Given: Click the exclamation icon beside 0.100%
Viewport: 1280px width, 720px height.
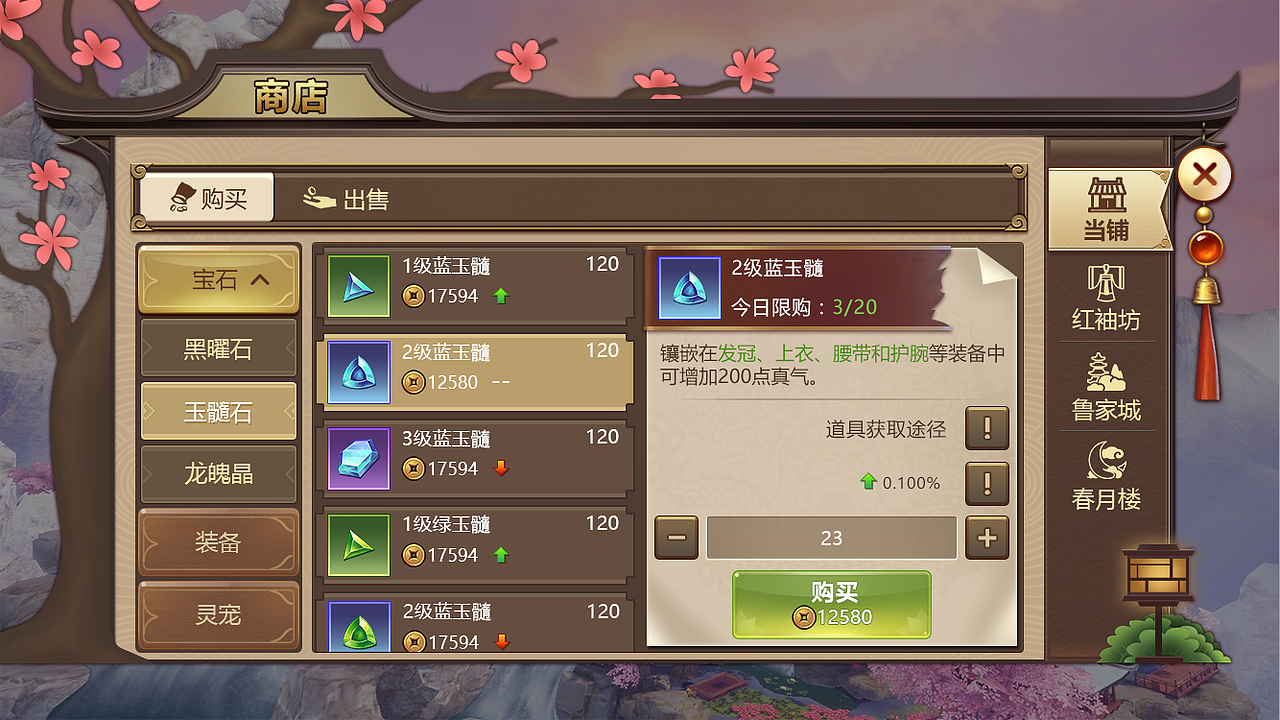Looking at the screenshot, I should pyautogui.click(x=986, y=484).
